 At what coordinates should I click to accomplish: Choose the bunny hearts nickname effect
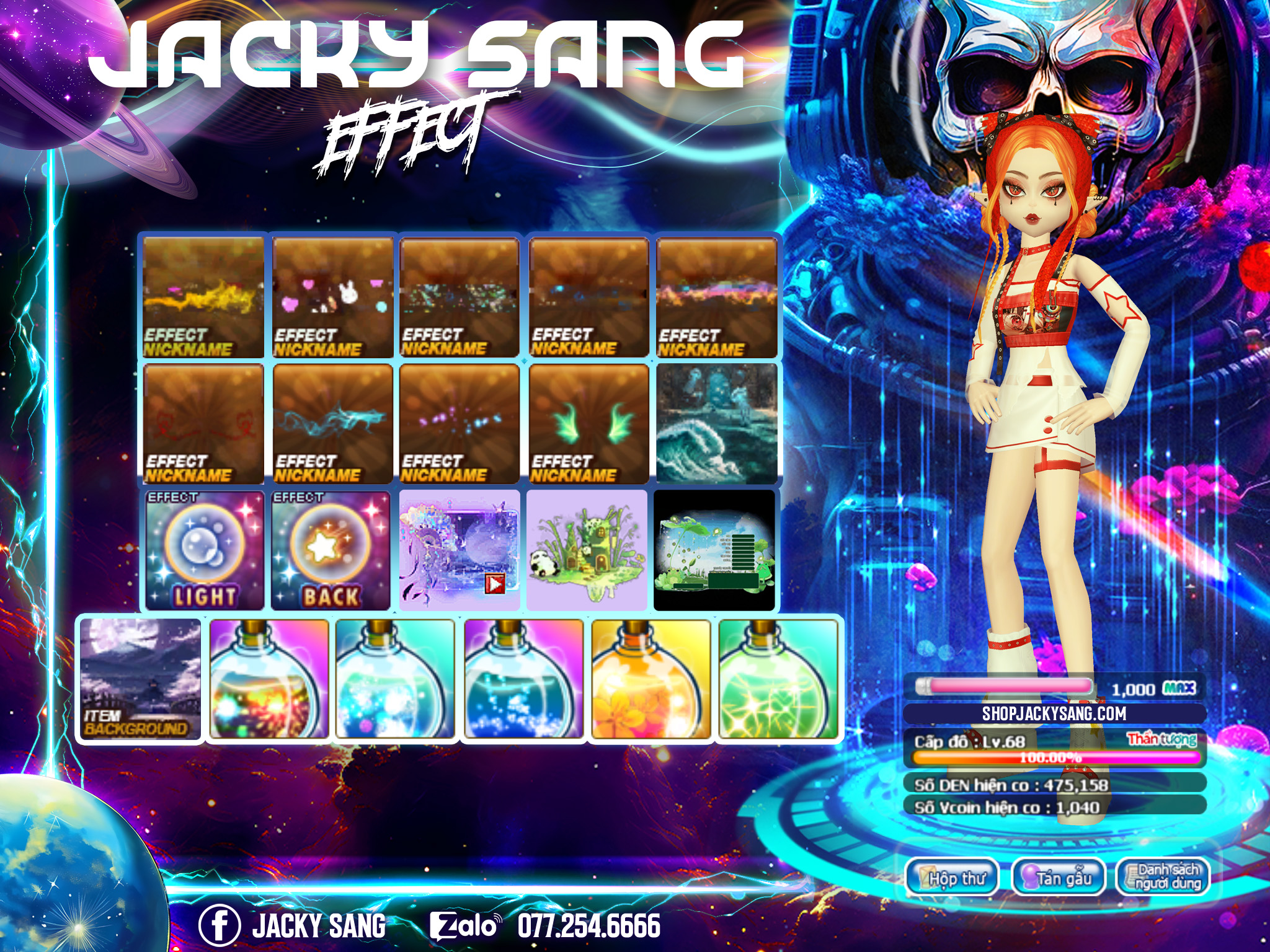click(x=333, y=297)
